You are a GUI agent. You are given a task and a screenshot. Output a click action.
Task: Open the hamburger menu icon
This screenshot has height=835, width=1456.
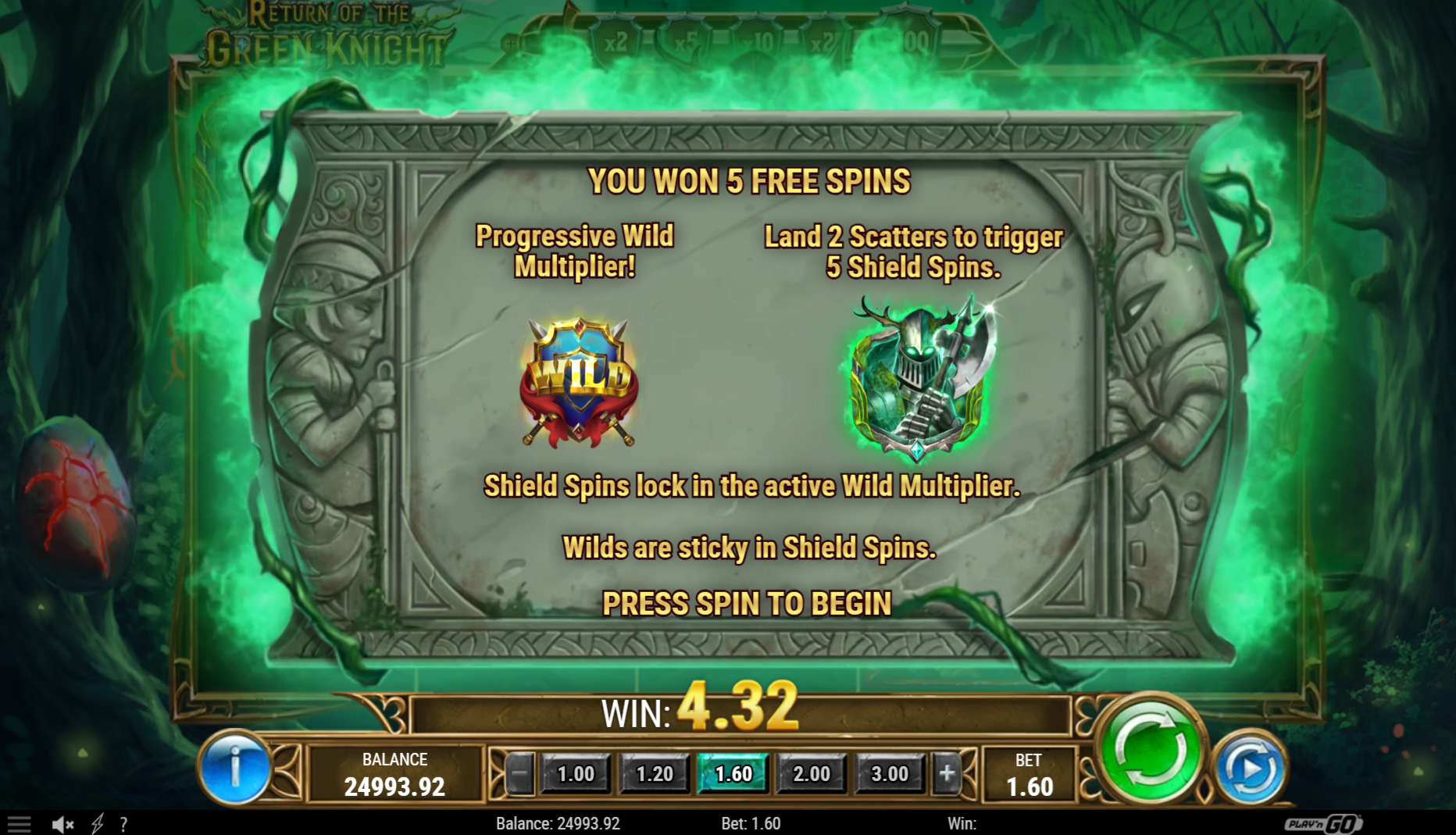(x=19, y=823)
